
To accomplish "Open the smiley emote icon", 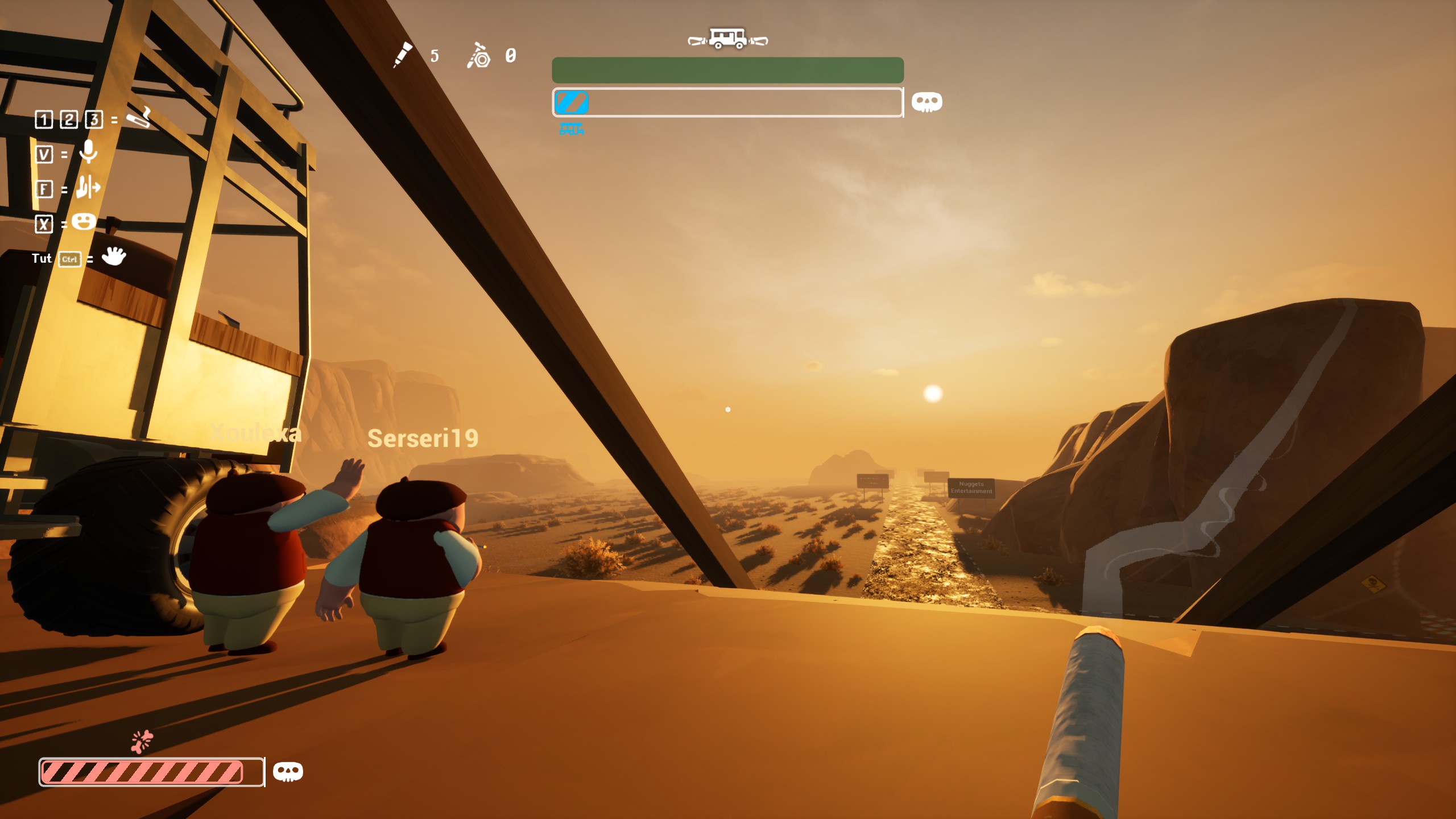I will pyautogui.click(x=84, y=222).
